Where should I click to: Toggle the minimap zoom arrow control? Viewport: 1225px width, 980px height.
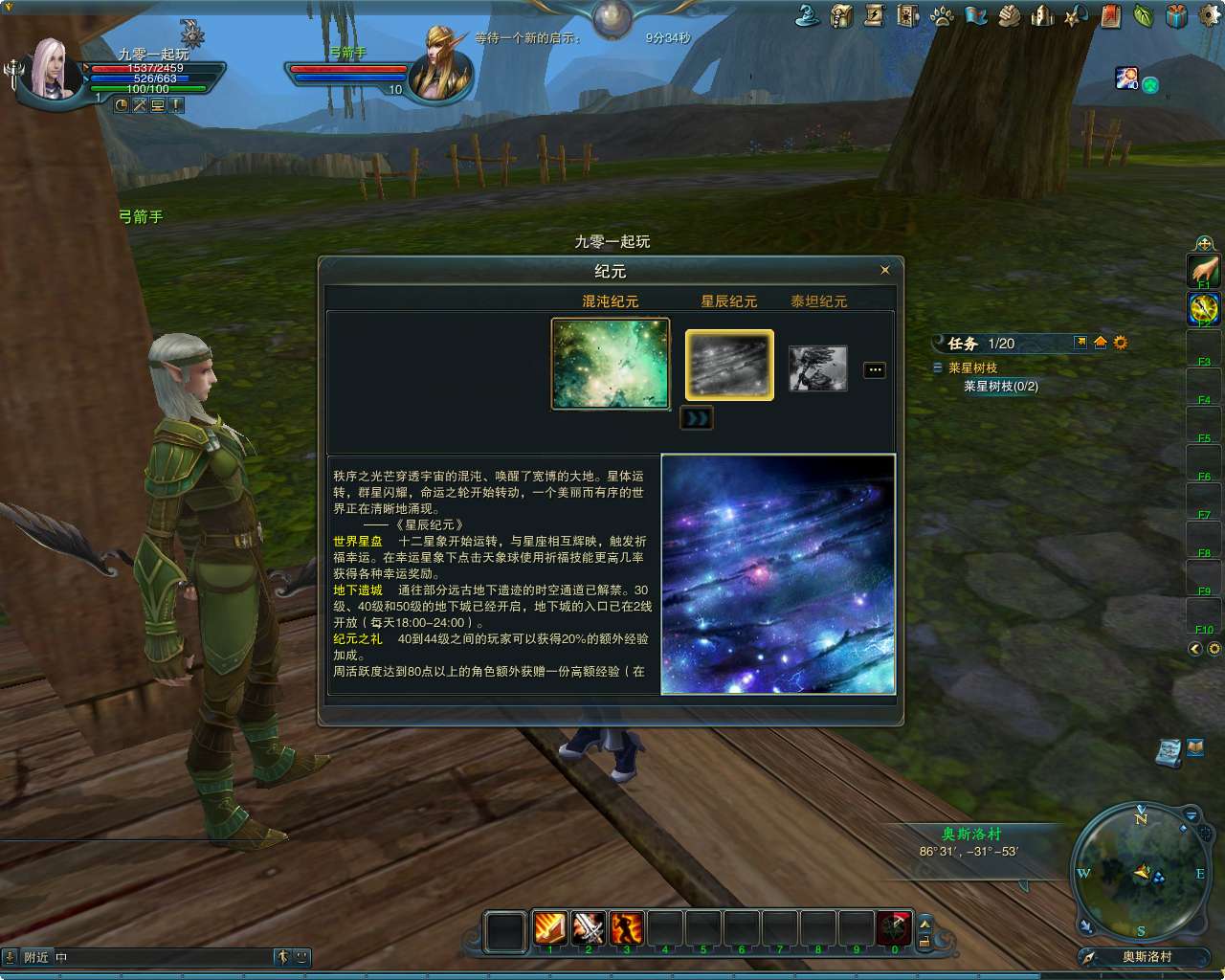(1191, 813)
